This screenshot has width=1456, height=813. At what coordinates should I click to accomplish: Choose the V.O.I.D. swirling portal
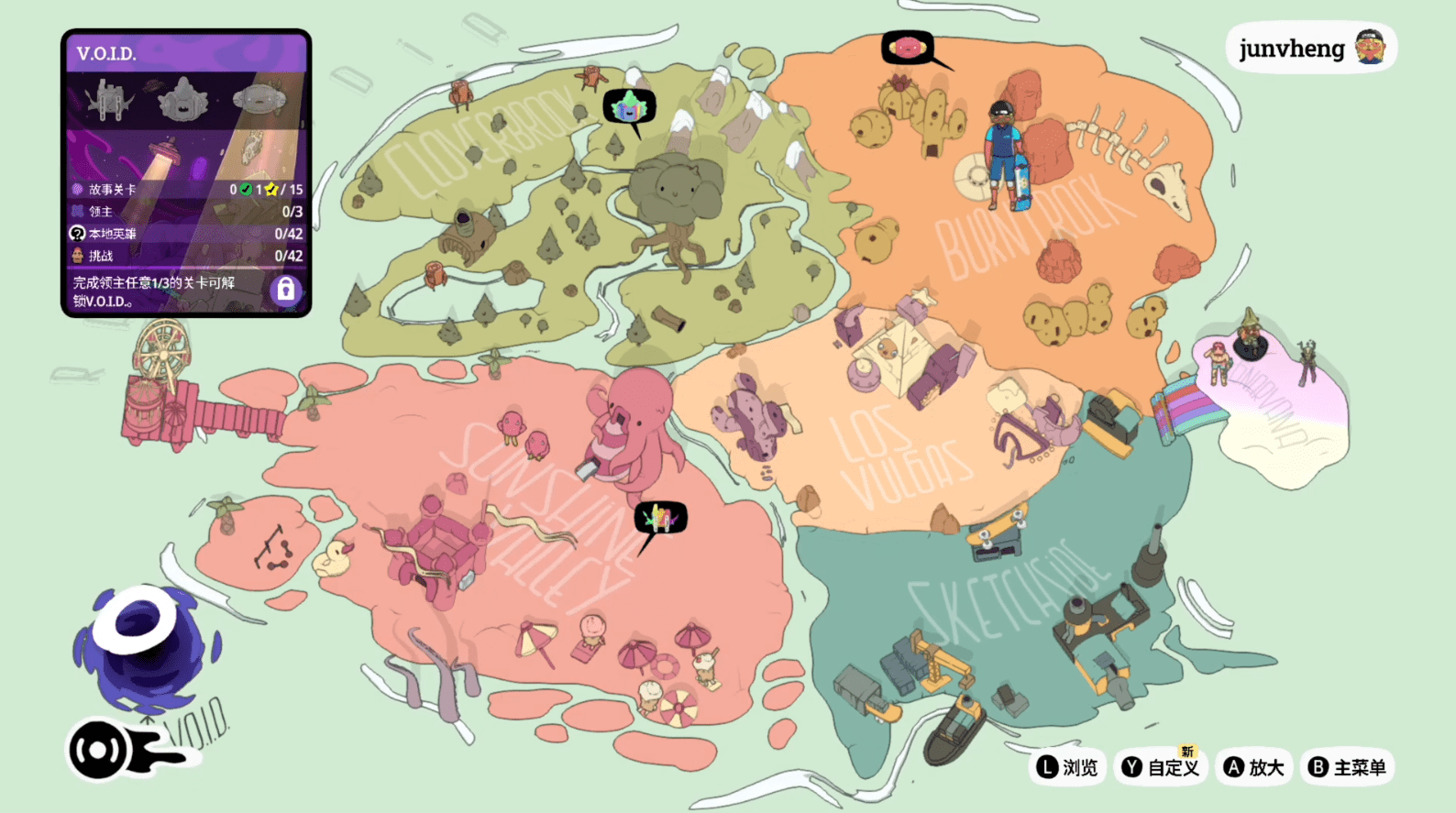(x=147, y=646)
